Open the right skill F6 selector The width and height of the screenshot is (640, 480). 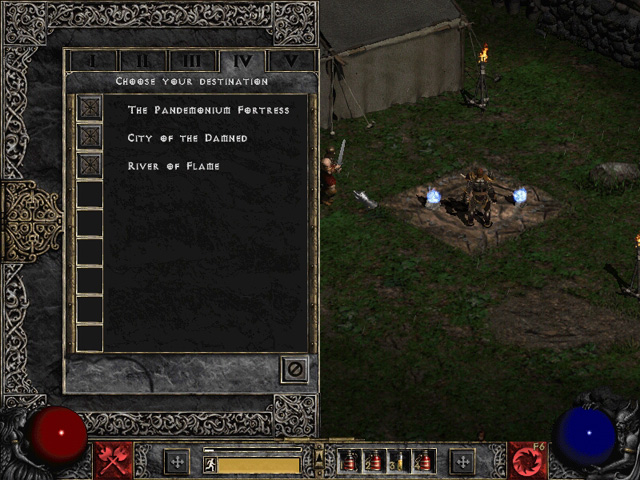point(526,461)
